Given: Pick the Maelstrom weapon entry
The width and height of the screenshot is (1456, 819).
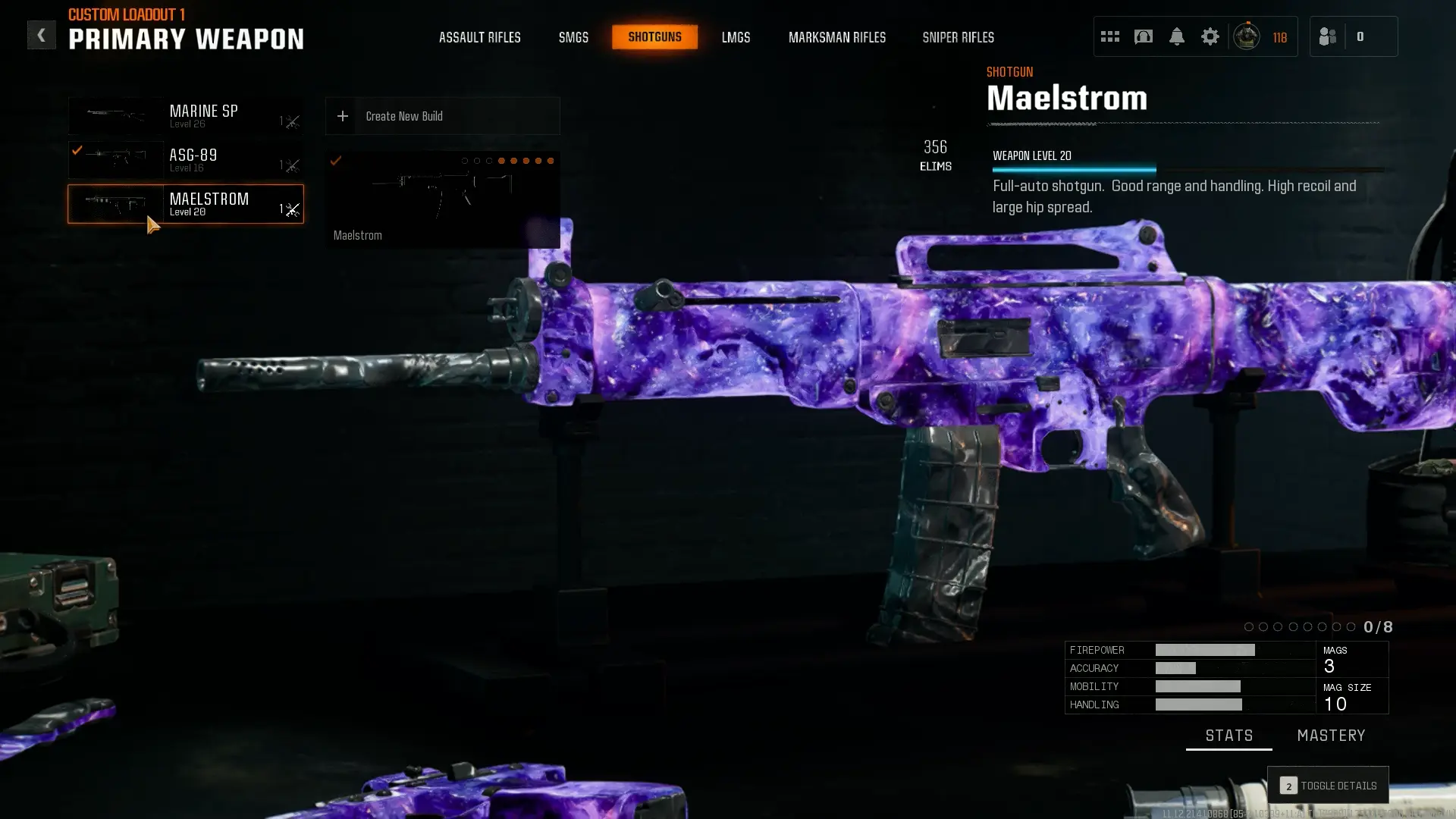Looking at the screenshot, I should [x=186, y=204].
